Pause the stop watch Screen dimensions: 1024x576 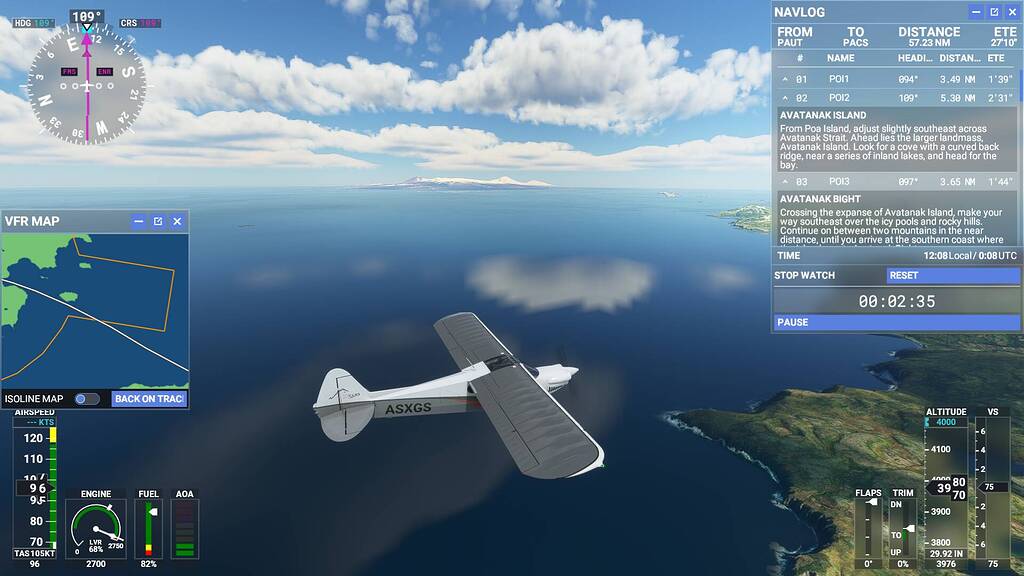tap(896, 322)
